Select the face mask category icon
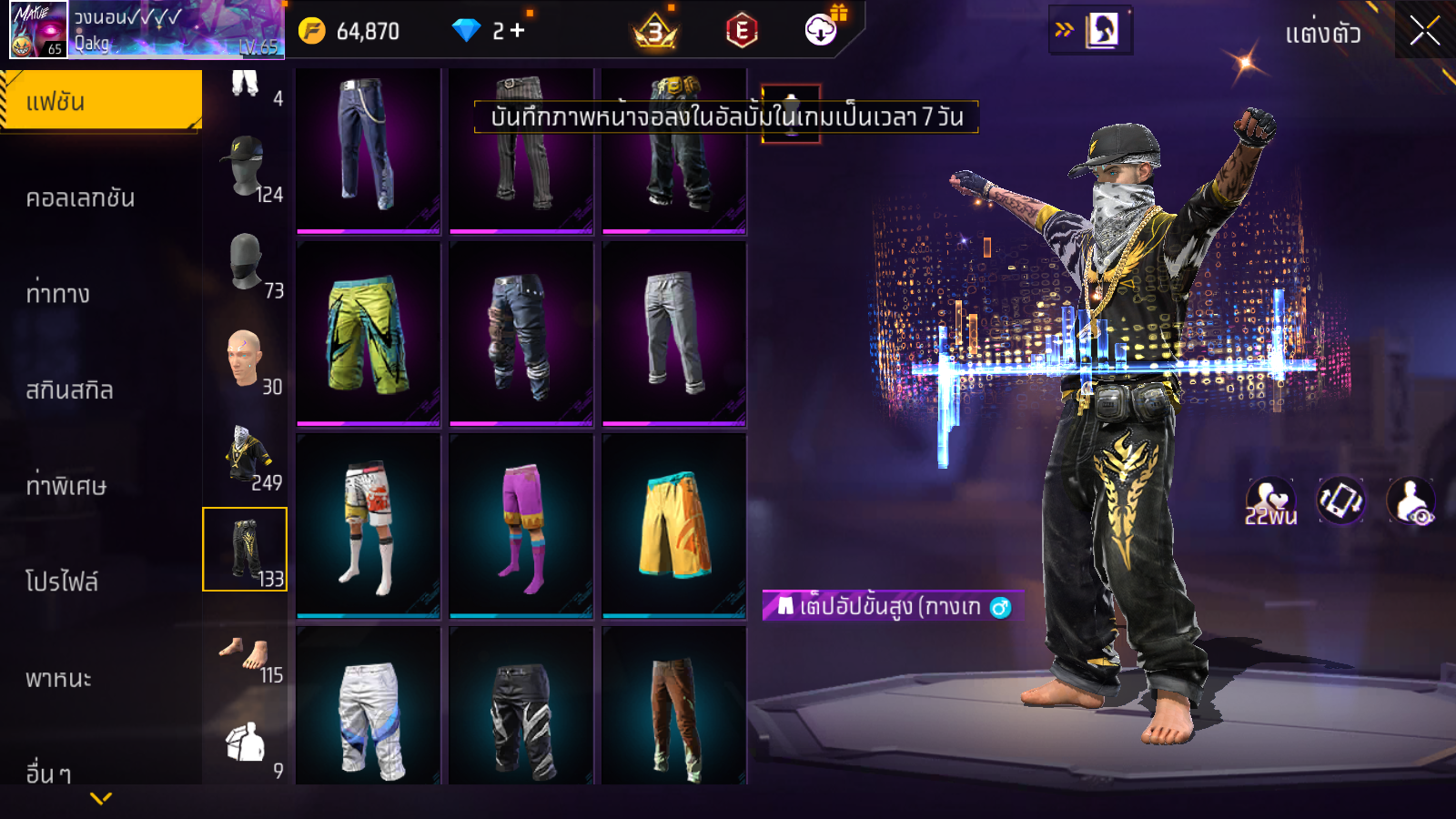Image resolution: width=1456 pixels, height=819 pixels. pos(246,265)
